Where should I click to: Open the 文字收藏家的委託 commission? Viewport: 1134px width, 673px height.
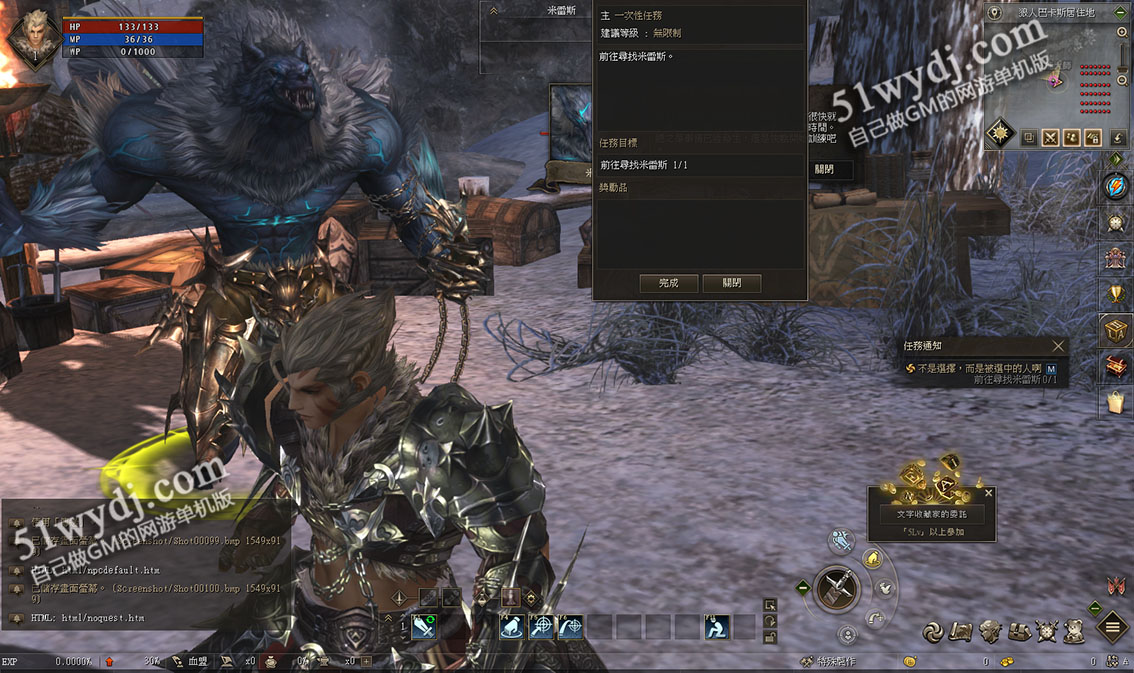(x=931, y=514)
